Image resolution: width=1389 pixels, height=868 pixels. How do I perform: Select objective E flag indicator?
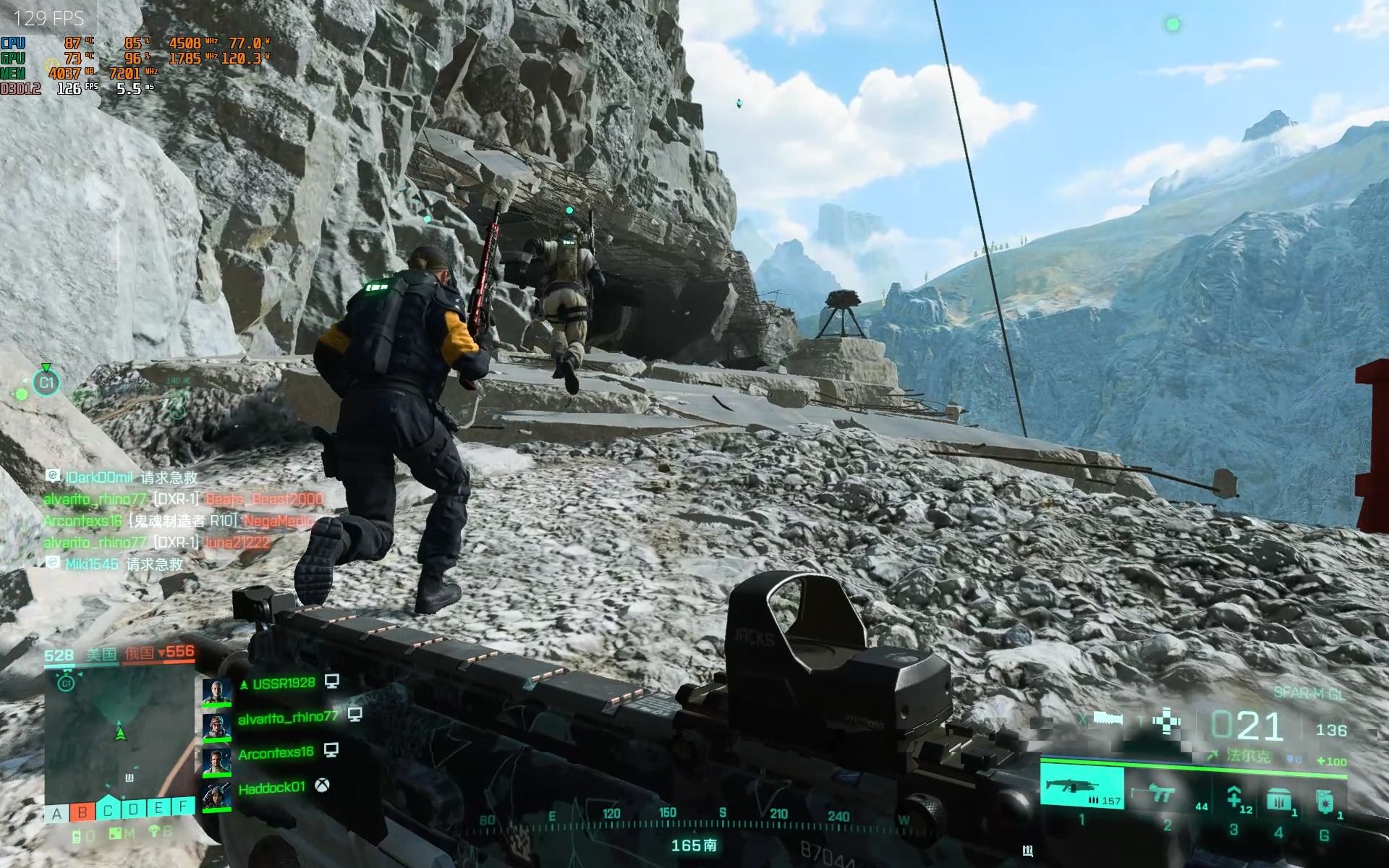tap(158, 807)
